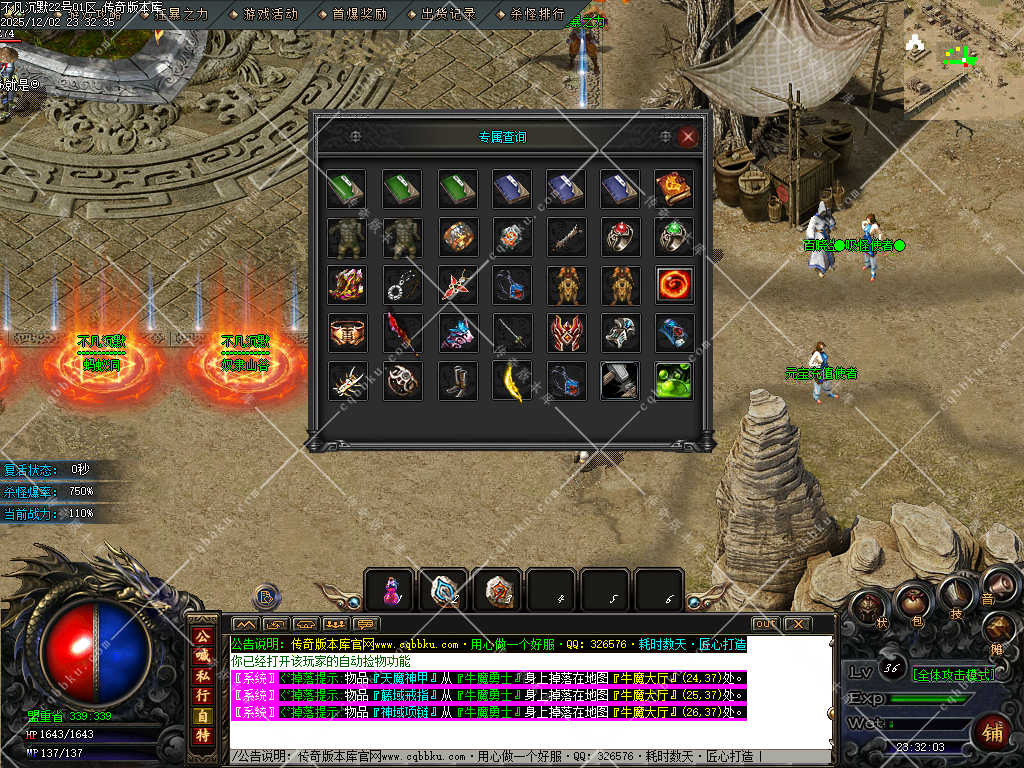Select the orange dragon skill book
This screenshot has width=1024, height=768.
[x=674, y=189]
